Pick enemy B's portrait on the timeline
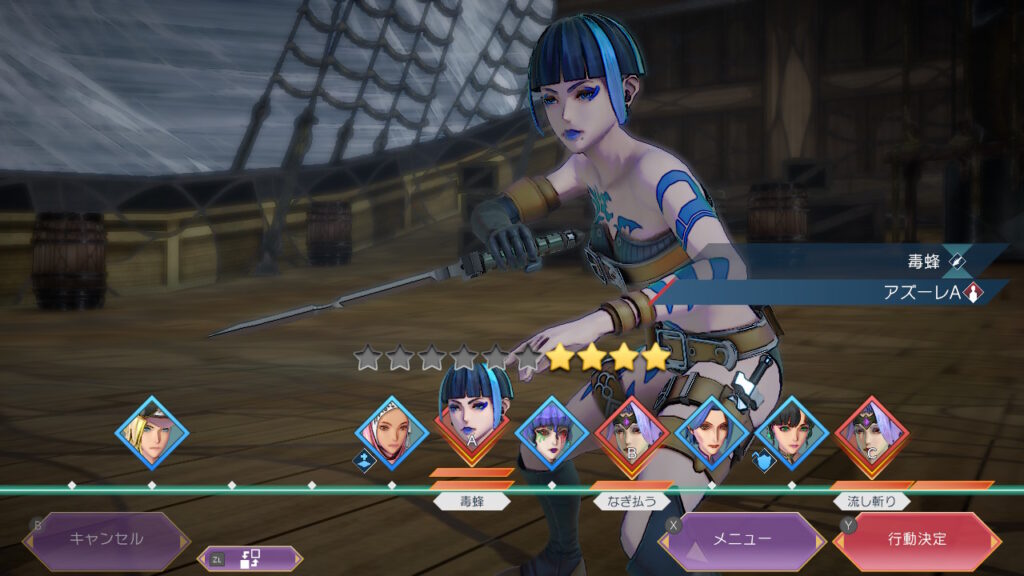1024x576 pixels. click(632, 433)
